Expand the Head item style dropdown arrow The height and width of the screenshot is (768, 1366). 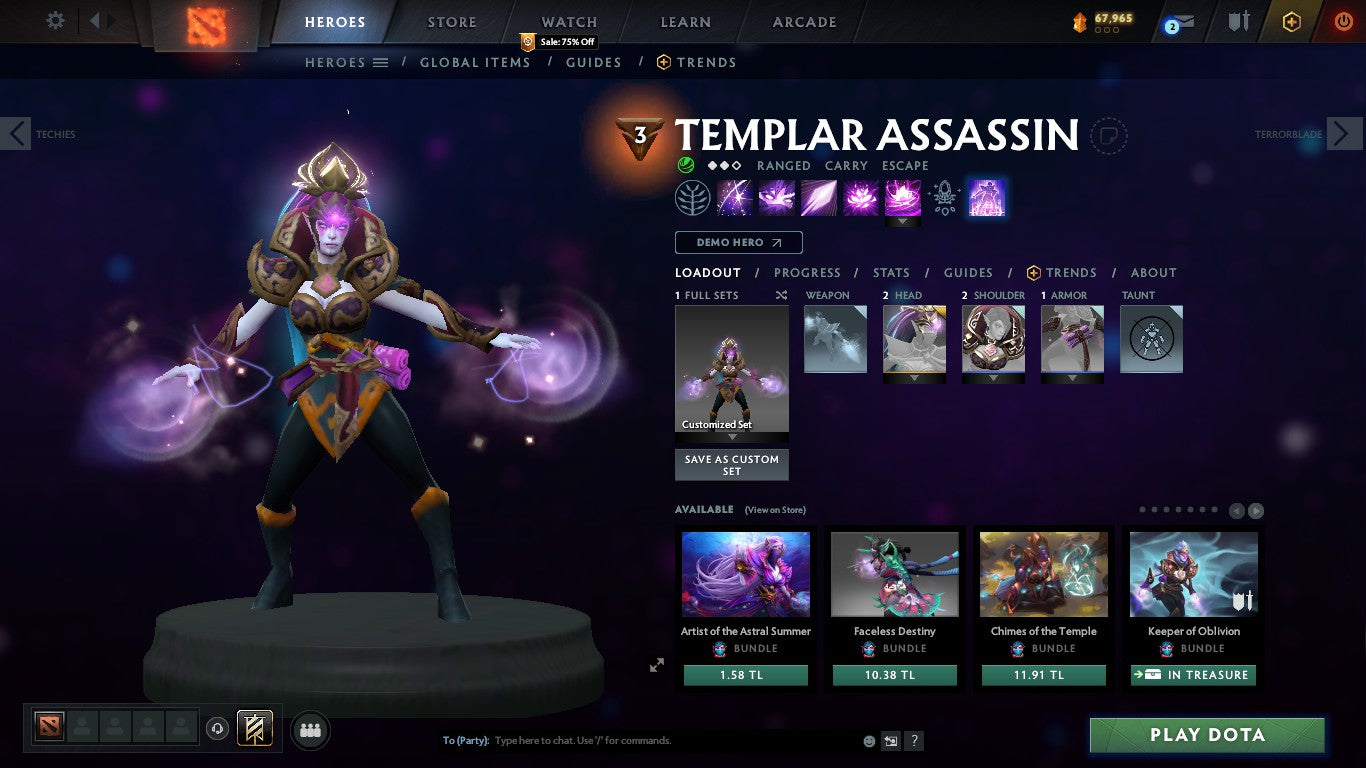pos(915,377)
